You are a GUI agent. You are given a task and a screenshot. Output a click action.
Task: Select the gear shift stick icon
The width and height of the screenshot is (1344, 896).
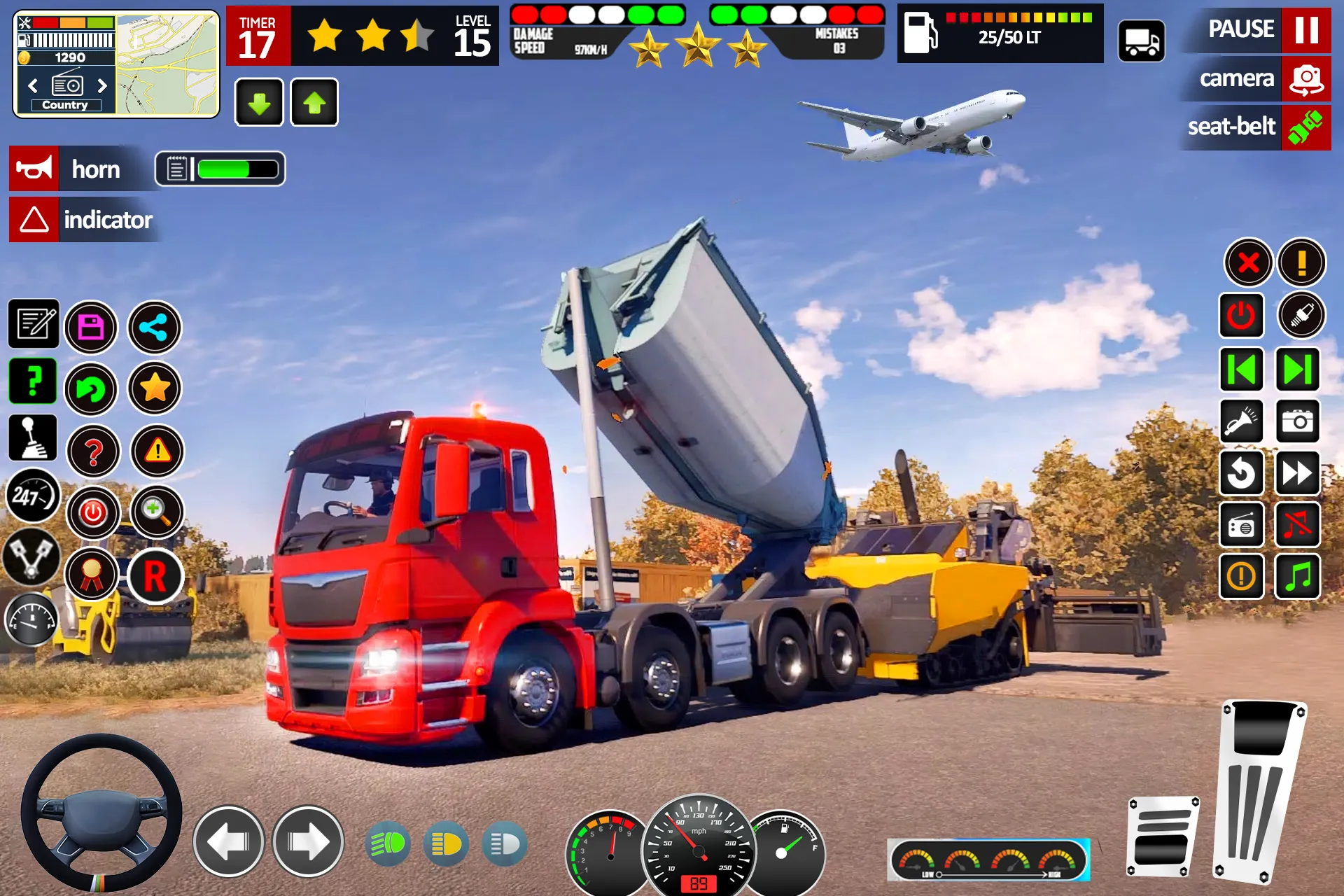pos(33,437)
